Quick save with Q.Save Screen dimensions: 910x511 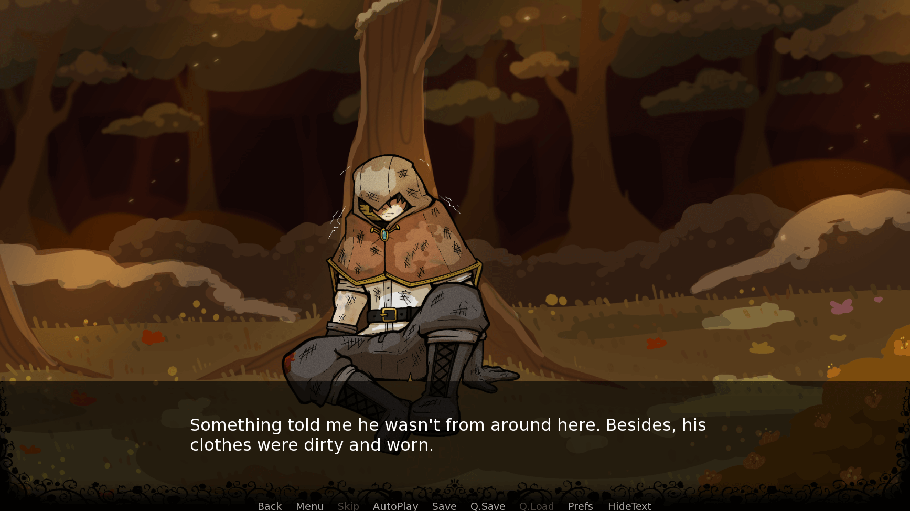[488, 506]
